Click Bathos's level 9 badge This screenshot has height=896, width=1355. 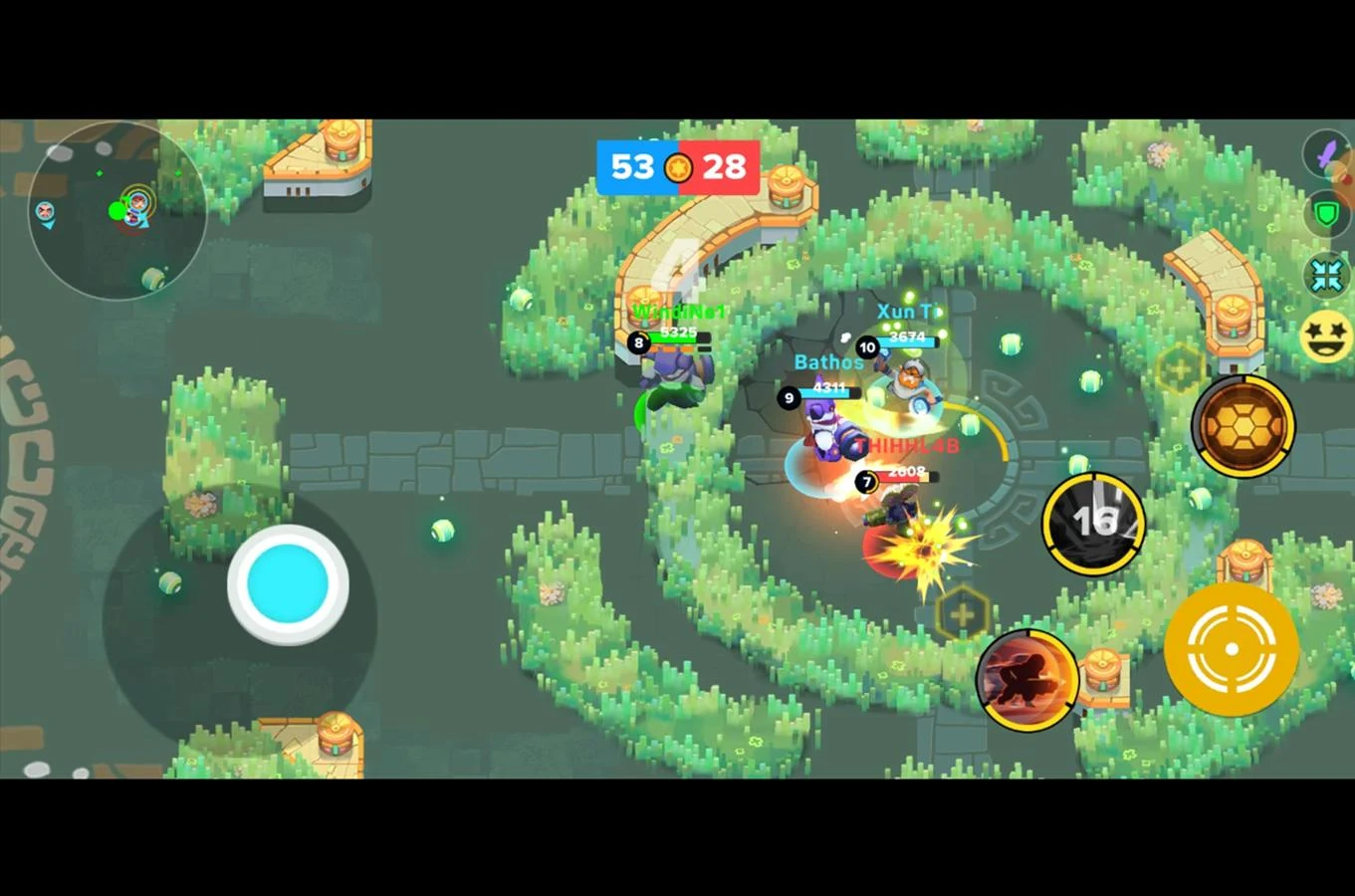tap(788, 398)
